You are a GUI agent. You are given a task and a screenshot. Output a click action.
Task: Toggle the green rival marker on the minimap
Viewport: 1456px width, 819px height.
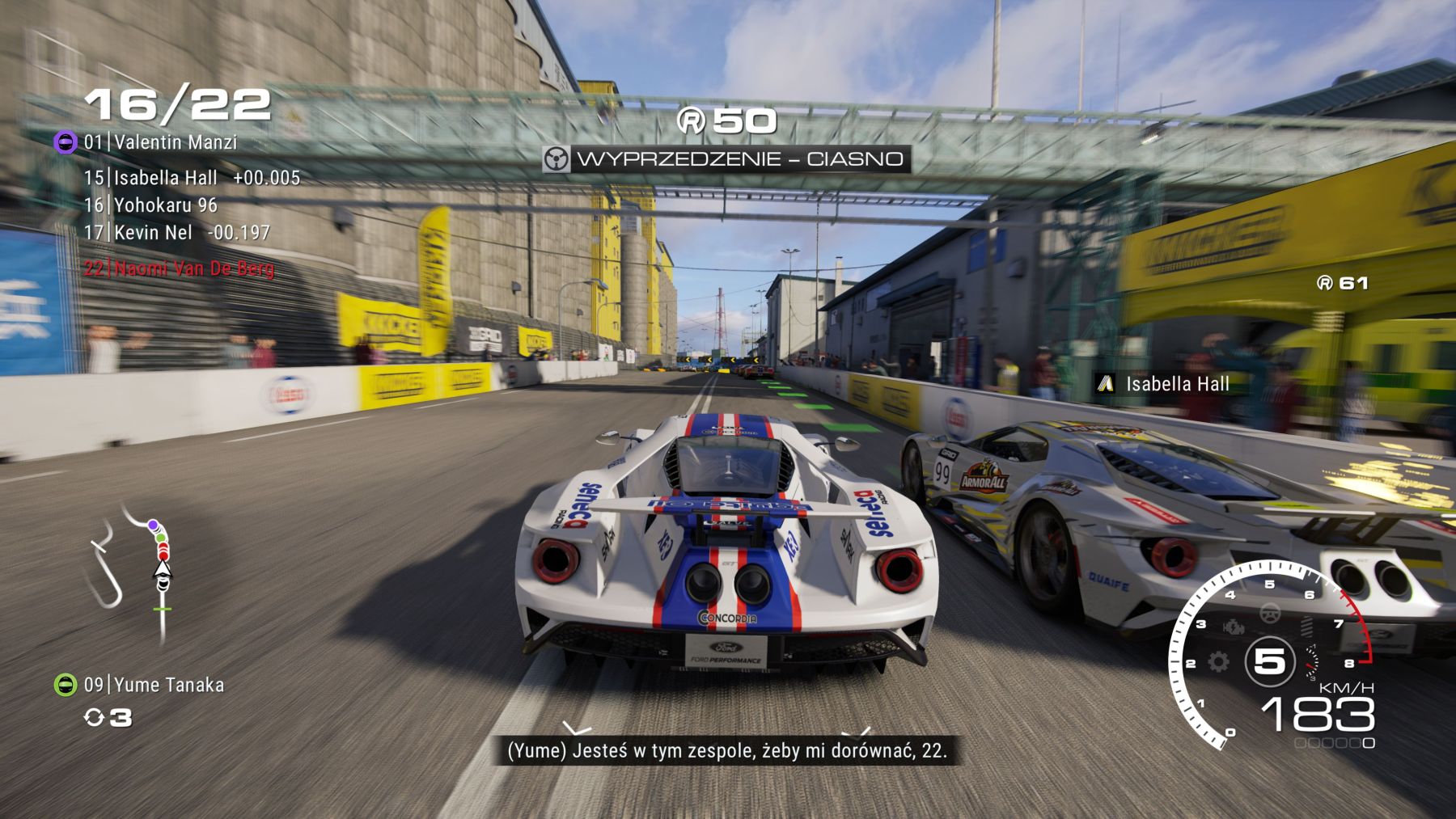coord(159,538)
